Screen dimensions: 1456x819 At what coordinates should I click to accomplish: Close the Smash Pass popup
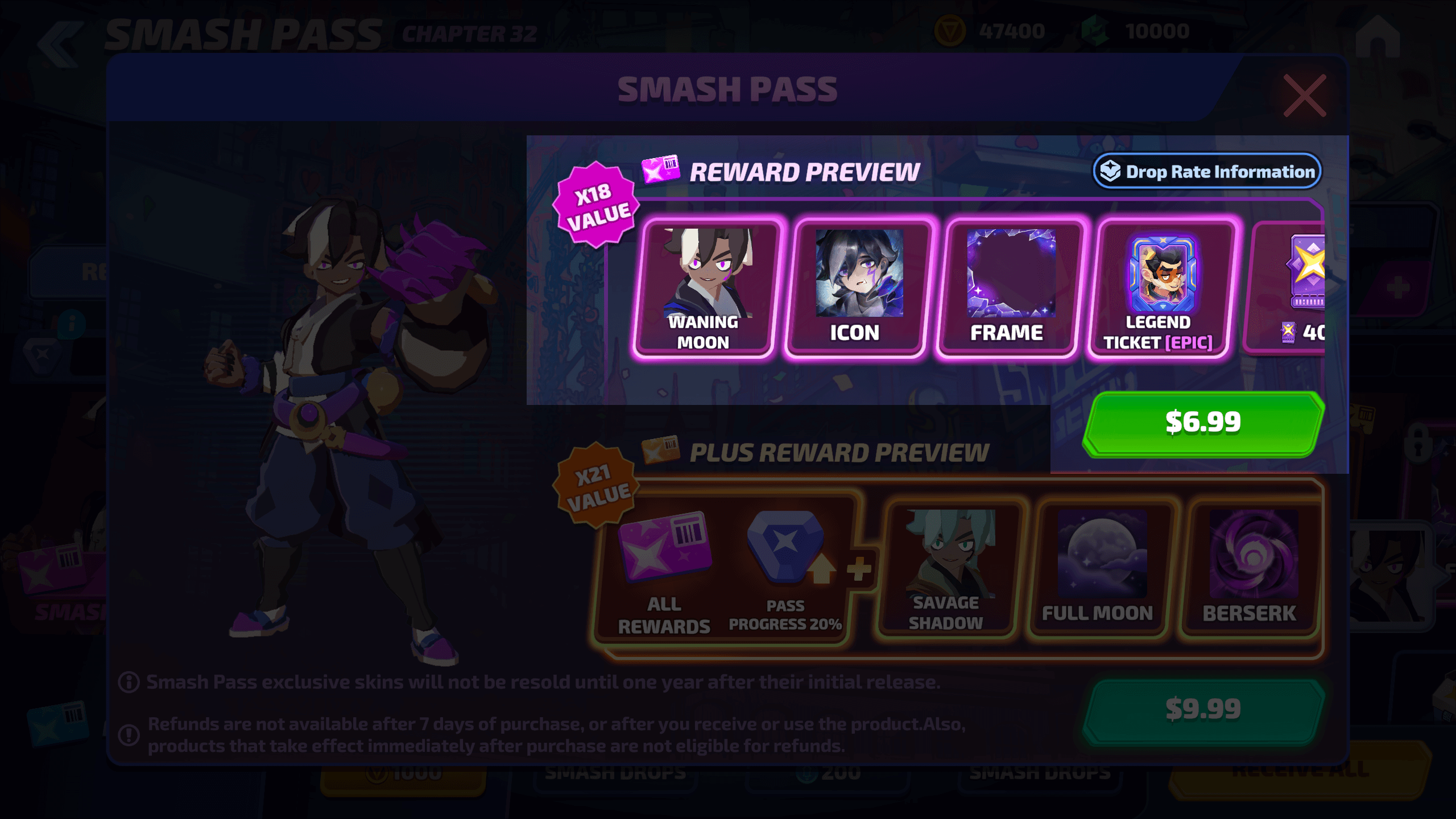(1305, 96)
